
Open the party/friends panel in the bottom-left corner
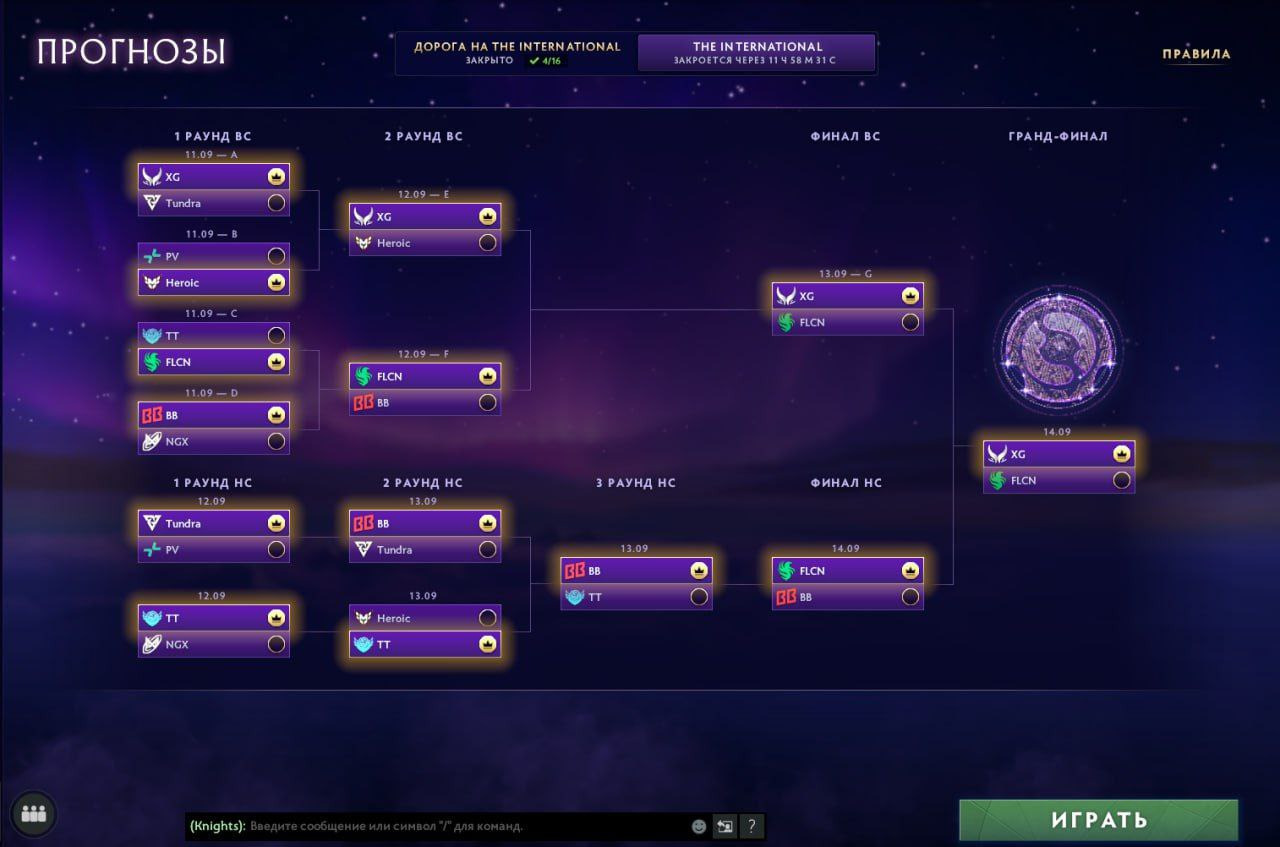(x=33, y=814)
